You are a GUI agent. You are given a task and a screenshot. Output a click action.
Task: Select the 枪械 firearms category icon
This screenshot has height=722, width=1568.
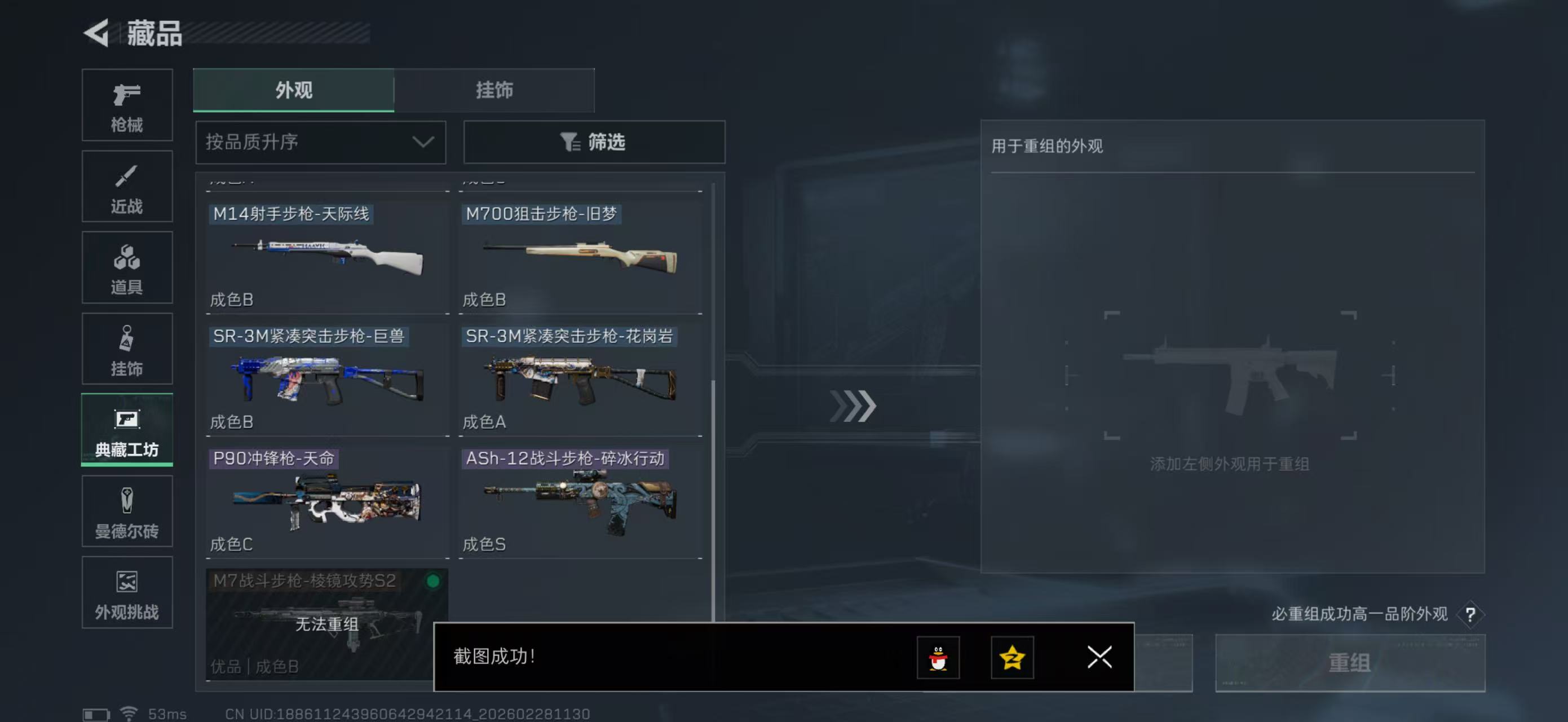click(127, 105)
